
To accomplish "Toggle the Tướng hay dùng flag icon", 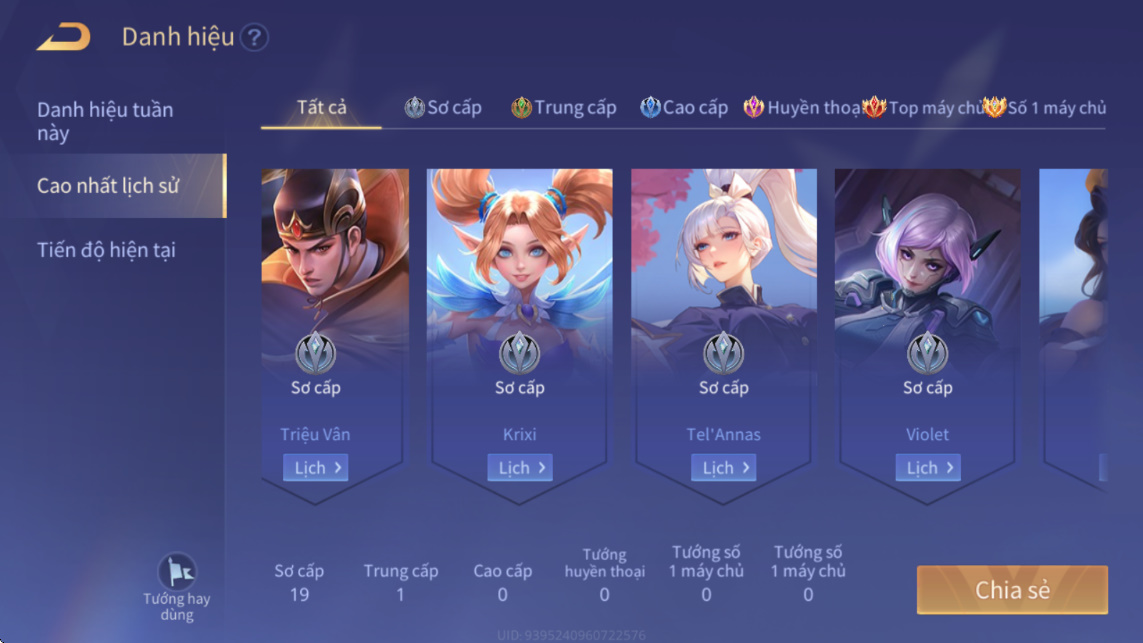I will [177, 573].
